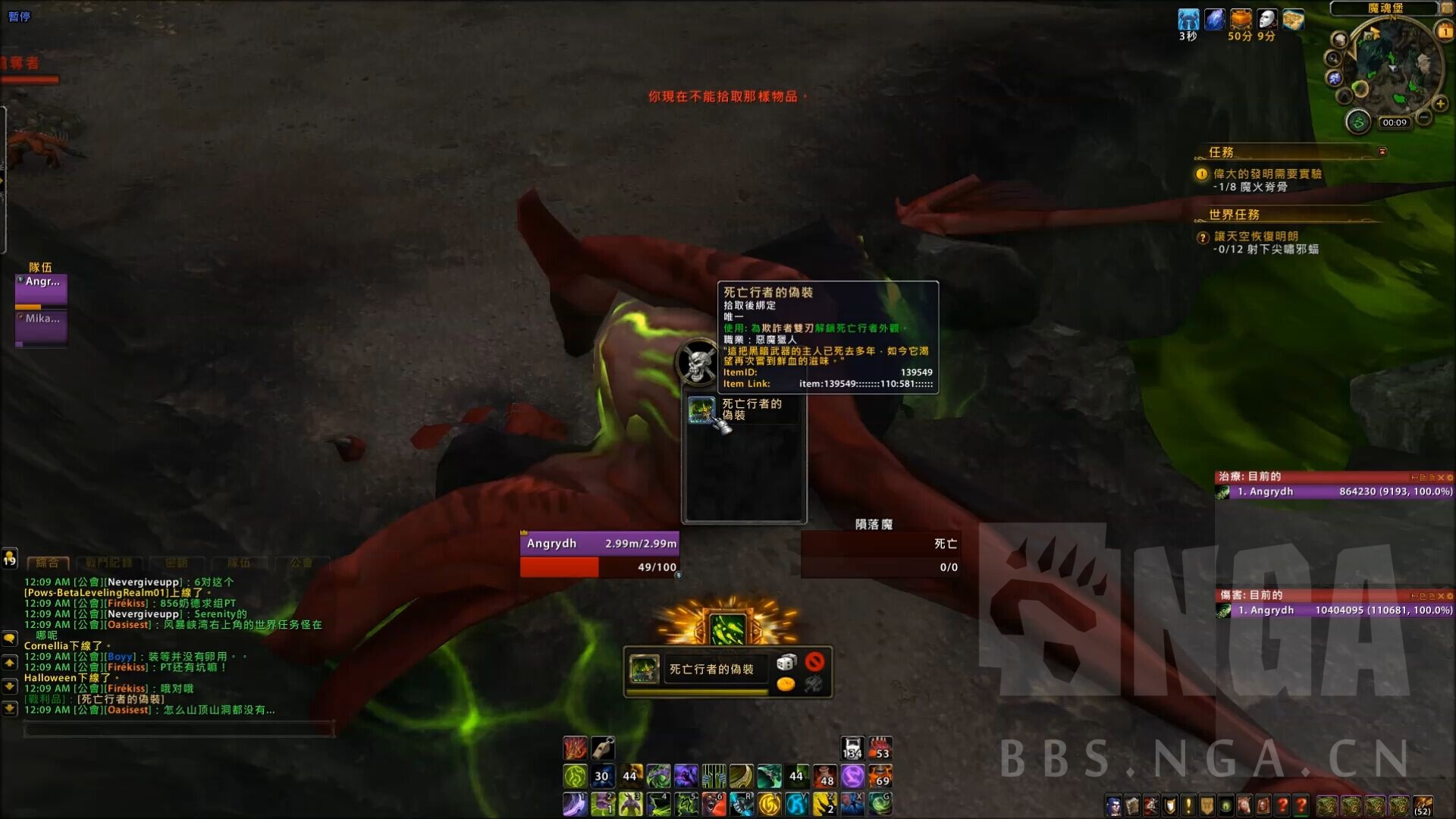Open the hearthstone-style item showing 134 charges

[x=852, y=748]
